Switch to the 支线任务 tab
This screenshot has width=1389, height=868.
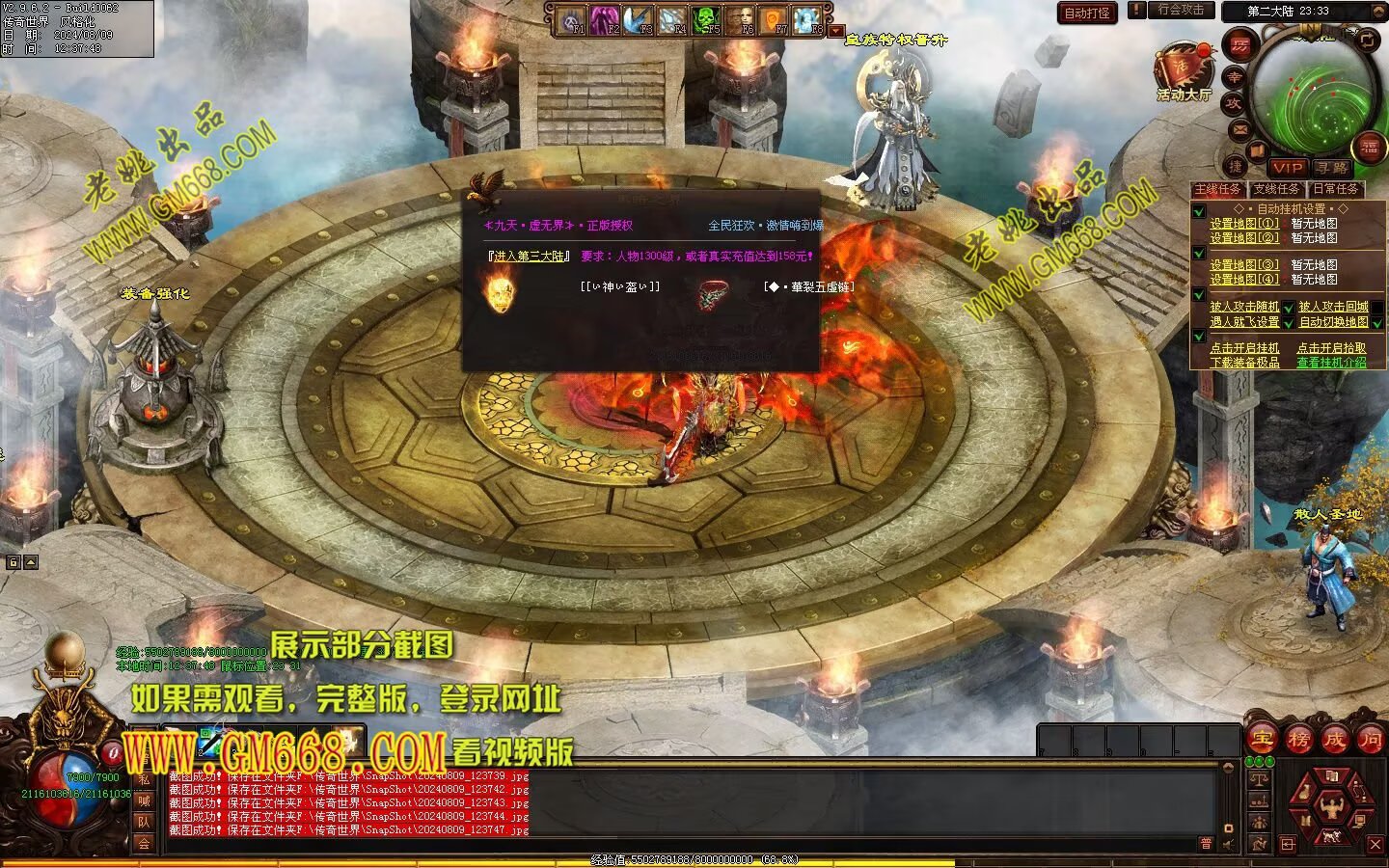[1276, 189]
